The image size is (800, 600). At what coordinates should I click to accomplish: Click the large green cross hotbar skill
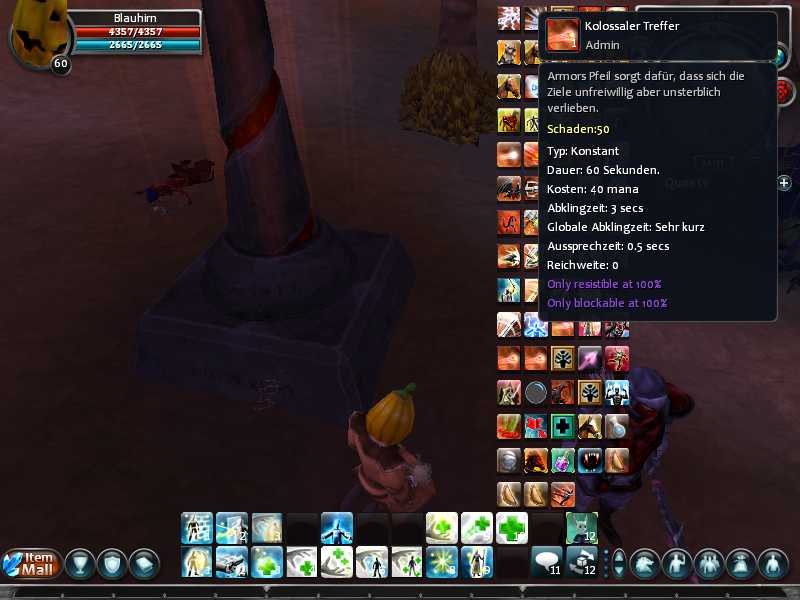pos(511,527)
